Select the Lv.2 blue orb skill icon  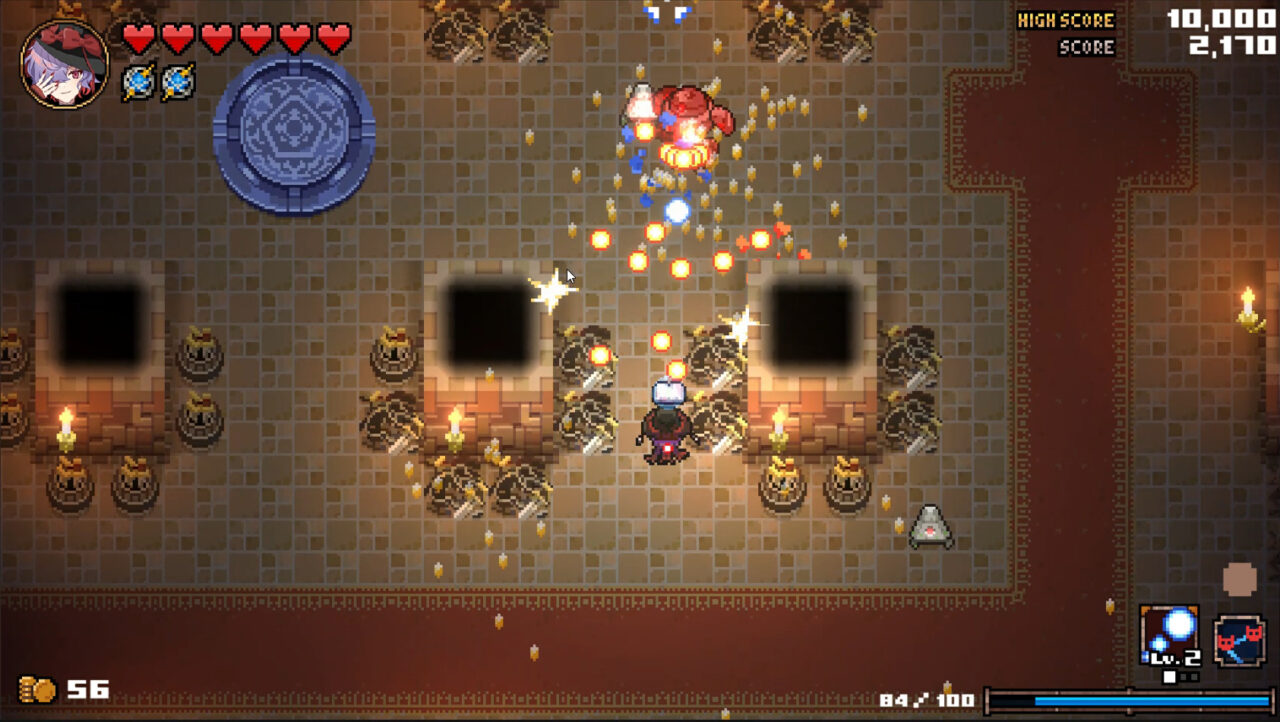[x=1167, y=634]
